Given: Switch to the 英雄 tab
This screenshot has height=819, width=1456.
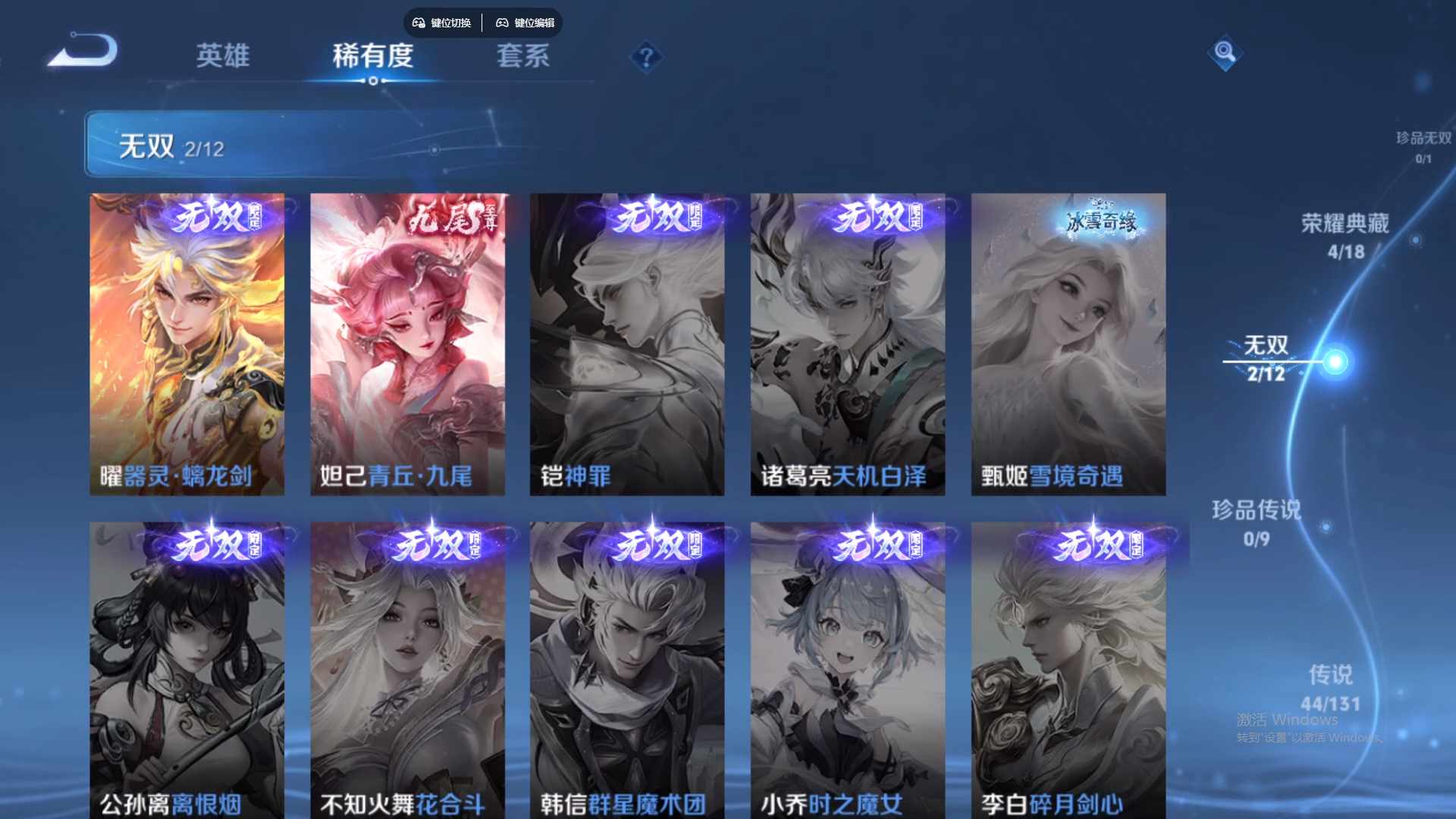Looking at the screenshot, I should [x=223, y=56].
